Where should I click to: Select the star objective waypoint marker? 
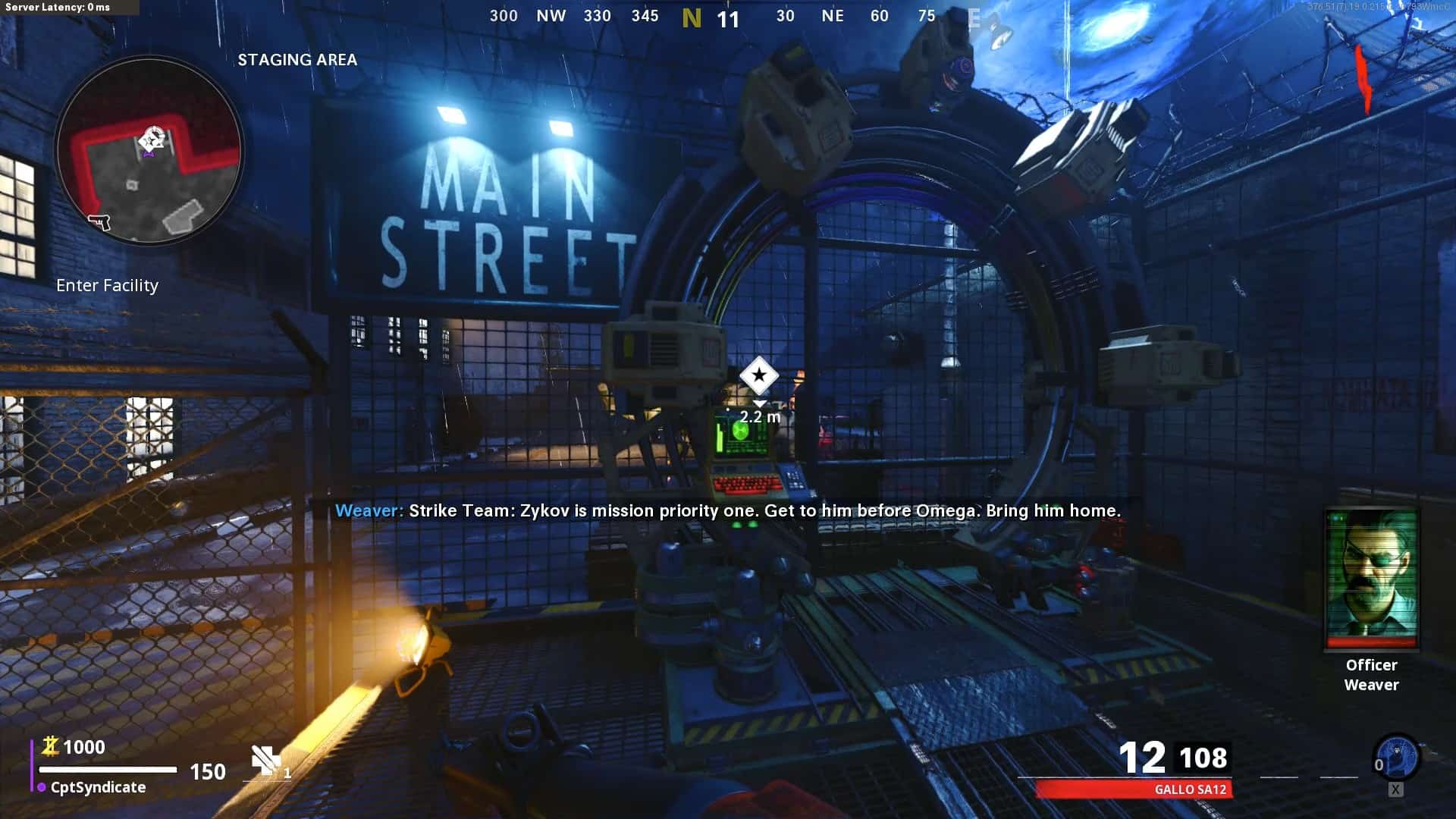coord(758,375)
